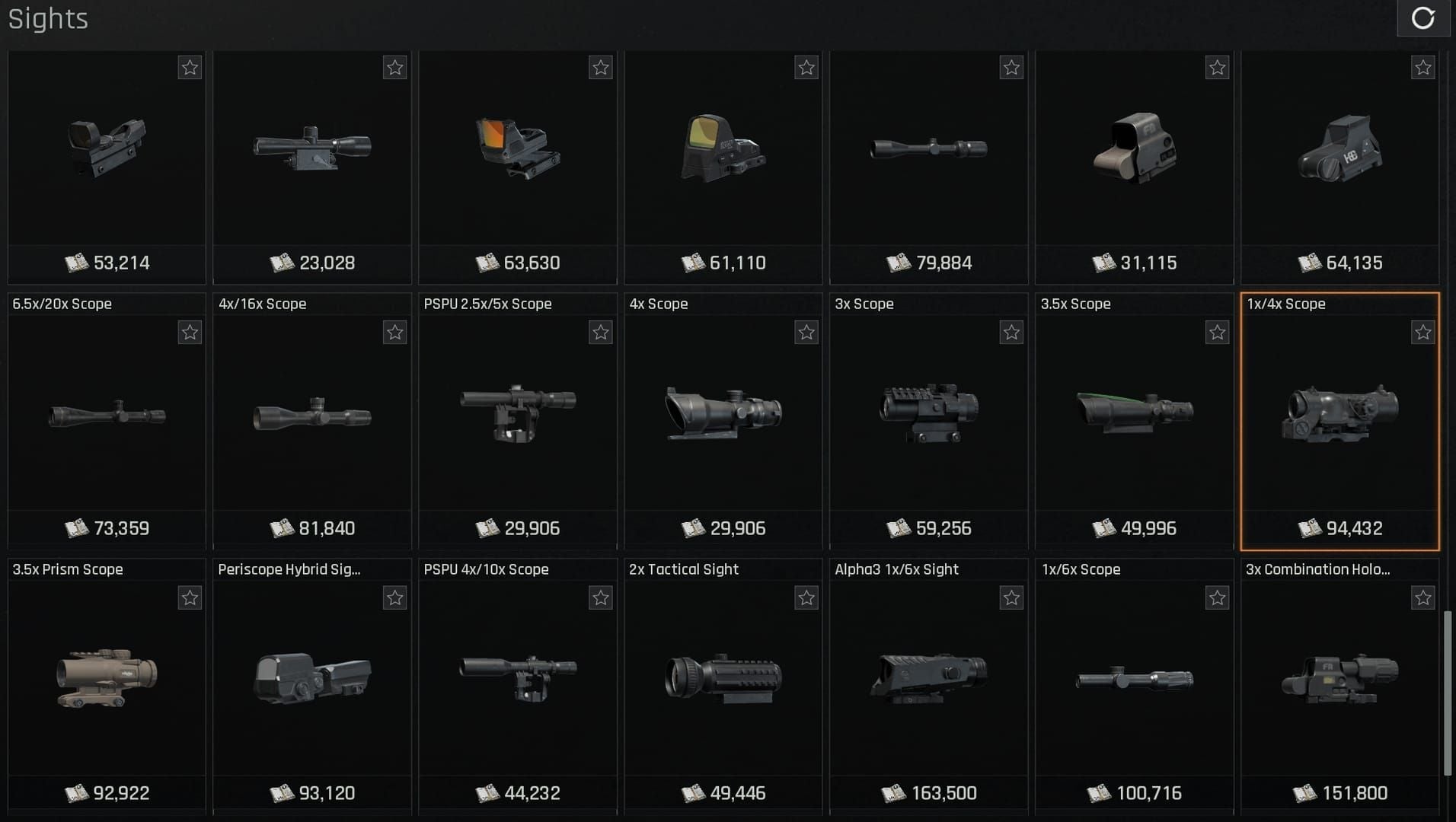
Task: Pick the Alpha3 1x/6x Sight
Action: [x=928, y=679]
